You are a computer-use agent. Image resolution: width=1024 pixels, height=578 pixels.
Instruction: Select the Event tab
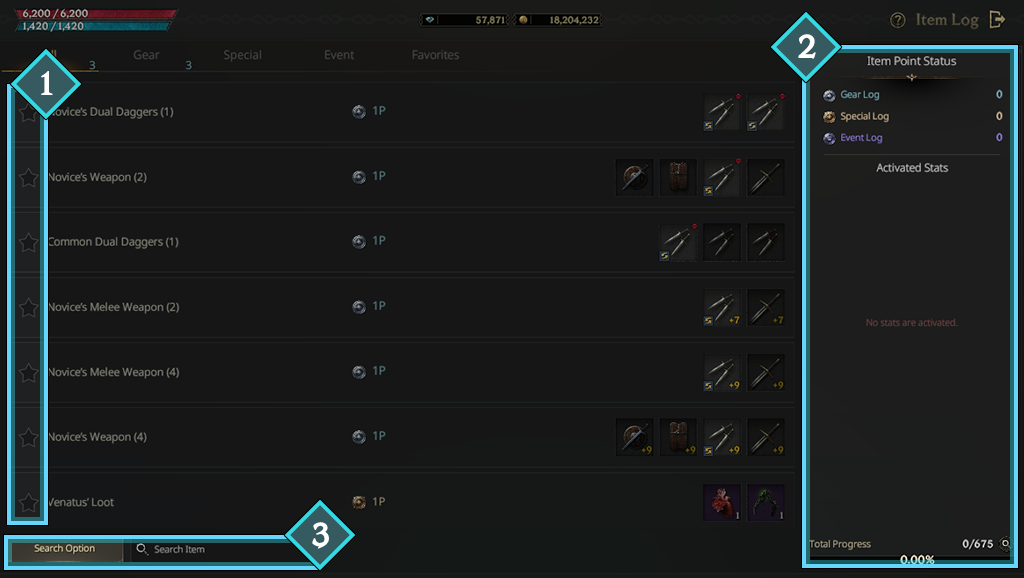(339, 55)
